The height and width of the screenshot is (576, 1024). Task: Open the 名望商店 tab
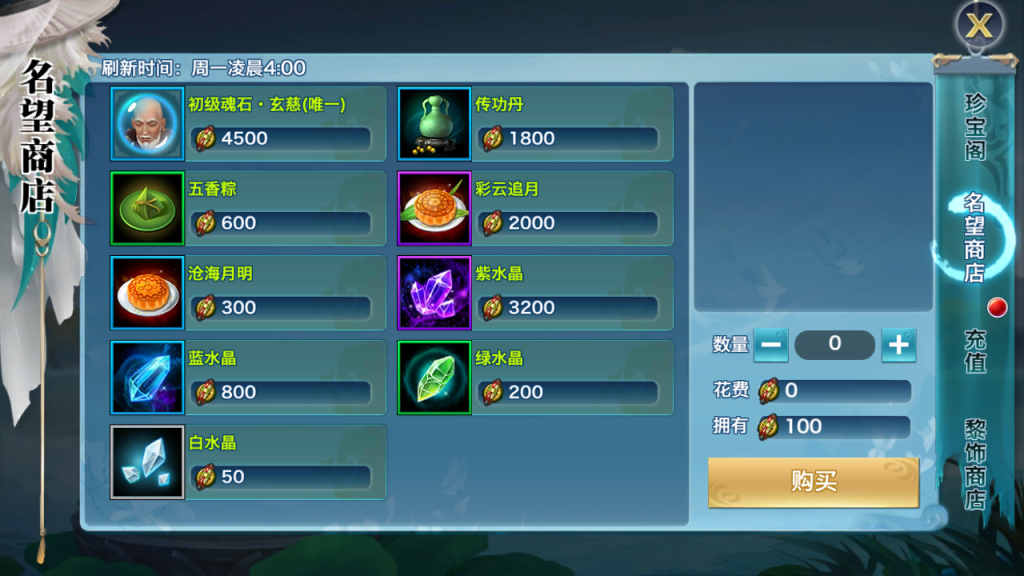(x=975, y=237)
